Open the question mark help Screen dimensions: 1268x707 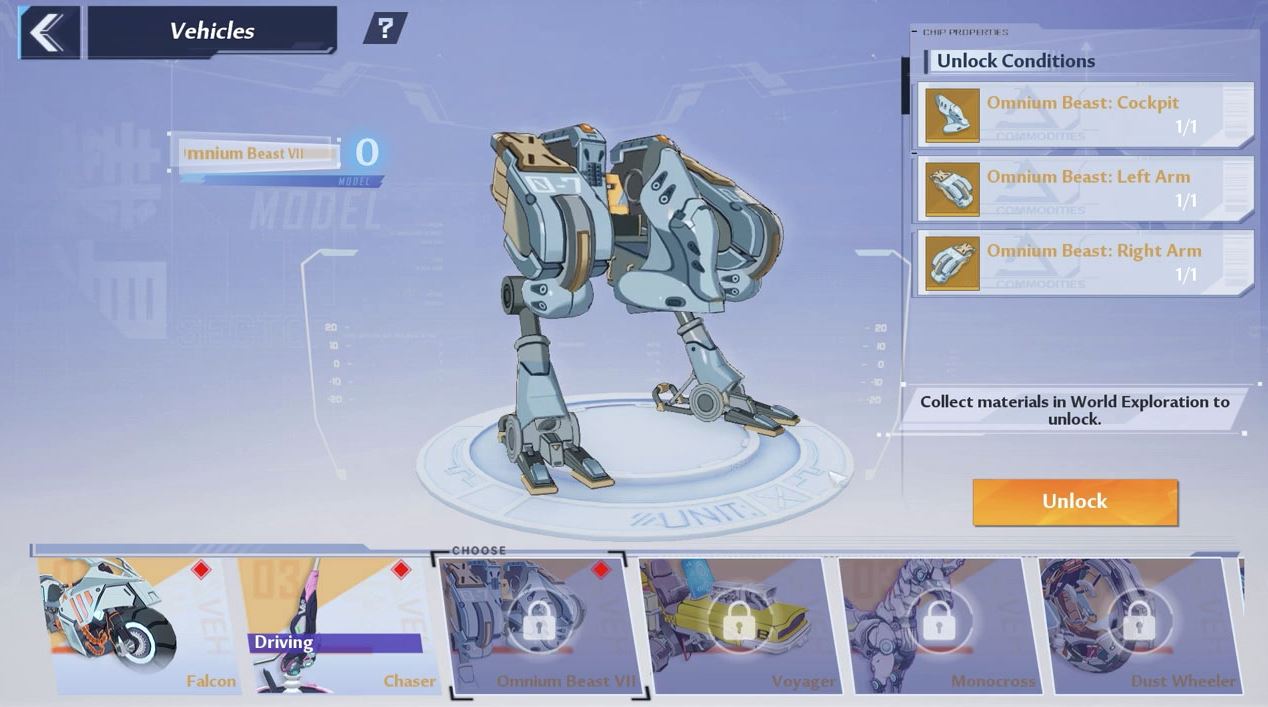click(x=384, y=28)
